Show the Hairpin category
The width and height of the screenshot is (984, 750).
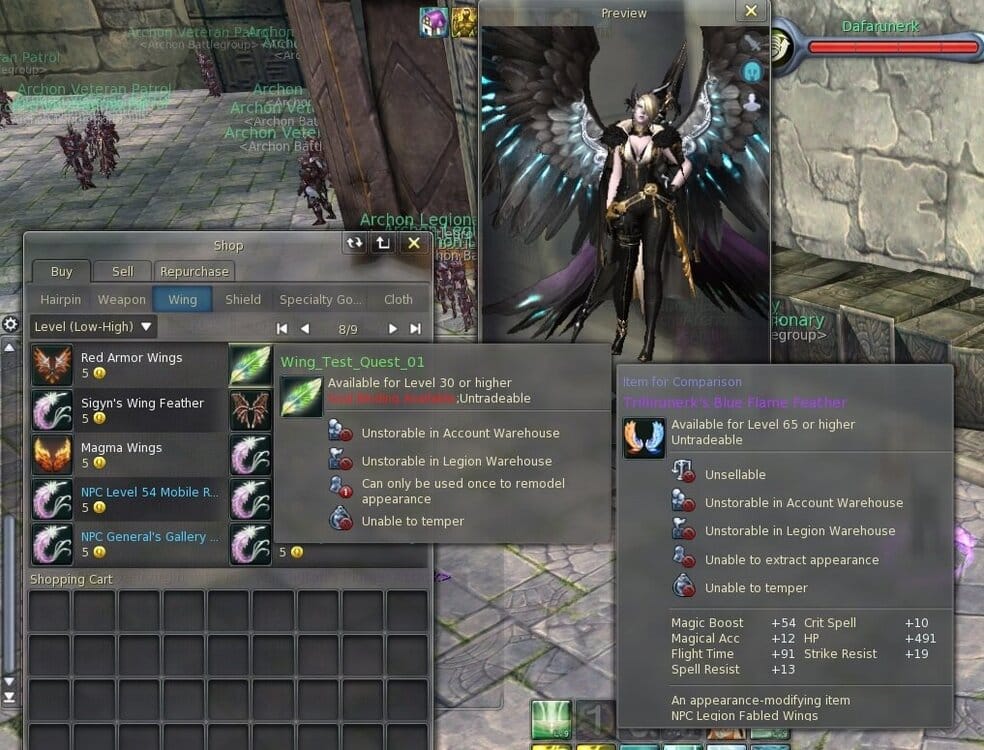point(60,299)
